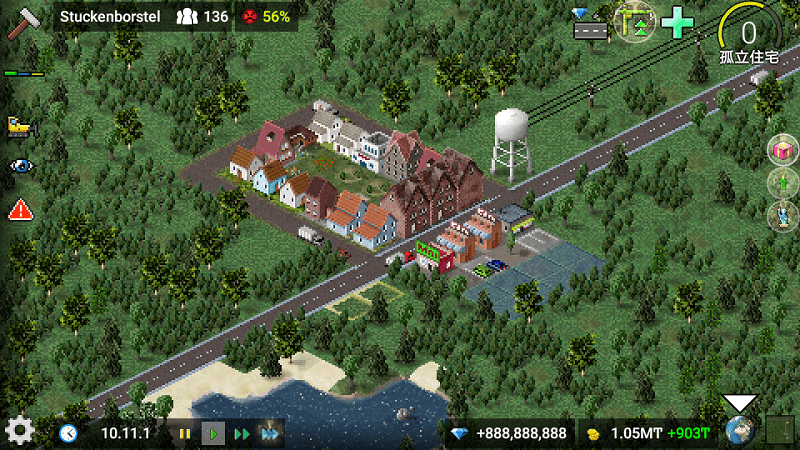Activate the fastest simulation speed
Screen dimensions: 800x450
[x=270, y=434]
